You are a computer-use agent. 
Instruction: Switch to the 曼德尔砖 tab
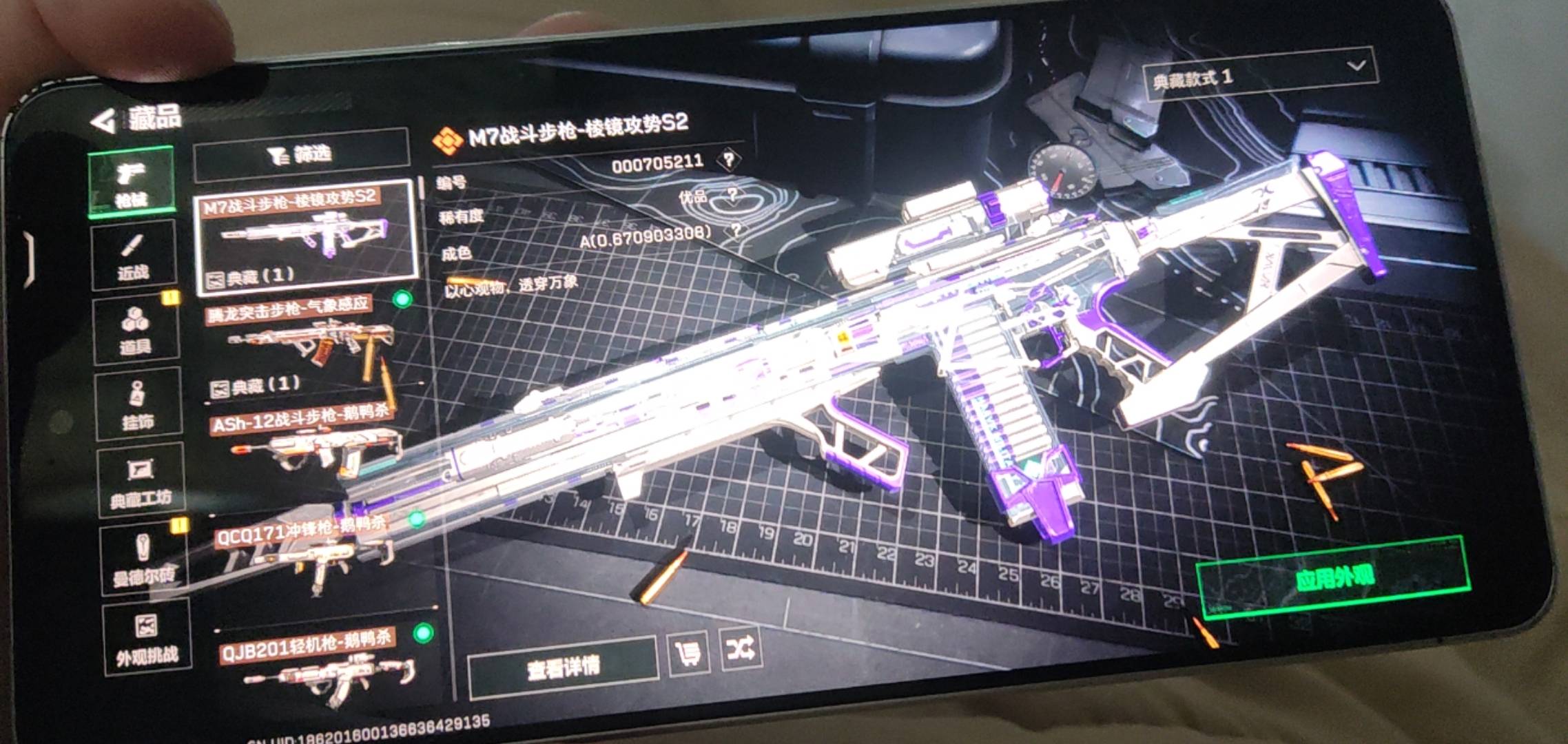click(143, 560)
